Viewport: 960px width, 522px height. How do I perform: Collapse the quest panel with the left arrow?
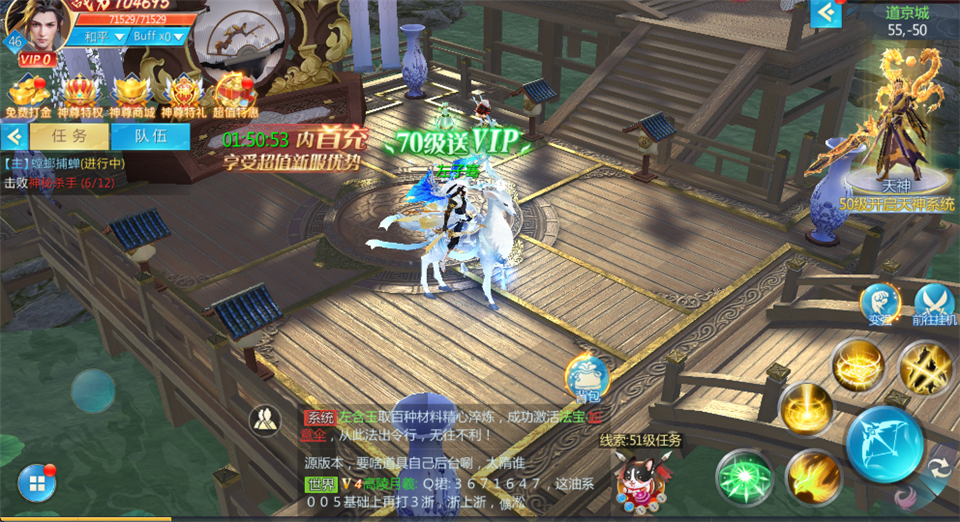point(14,135)
